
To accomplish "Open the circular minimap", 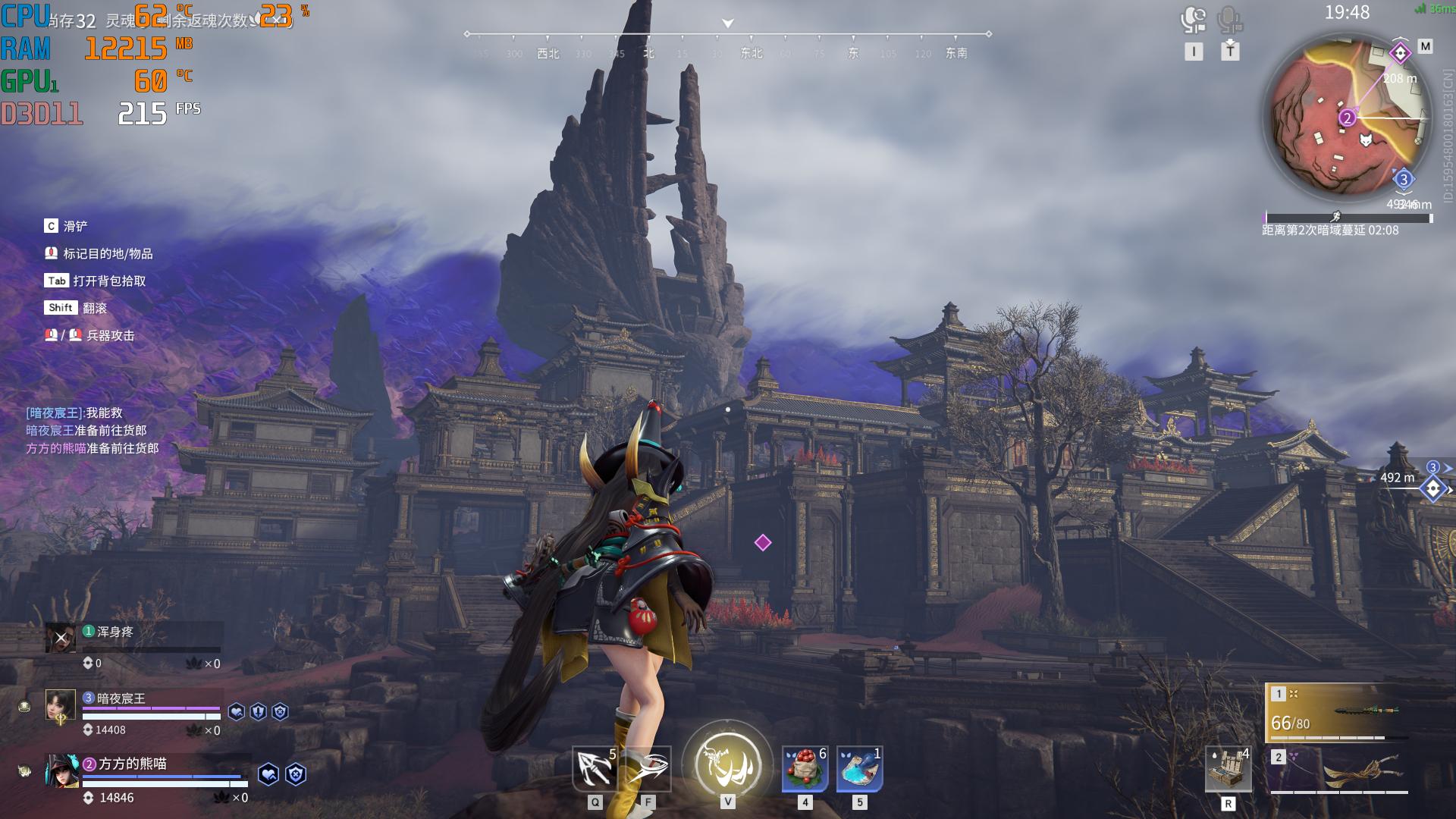I will pyautogui.click(x=1347, y=121).
